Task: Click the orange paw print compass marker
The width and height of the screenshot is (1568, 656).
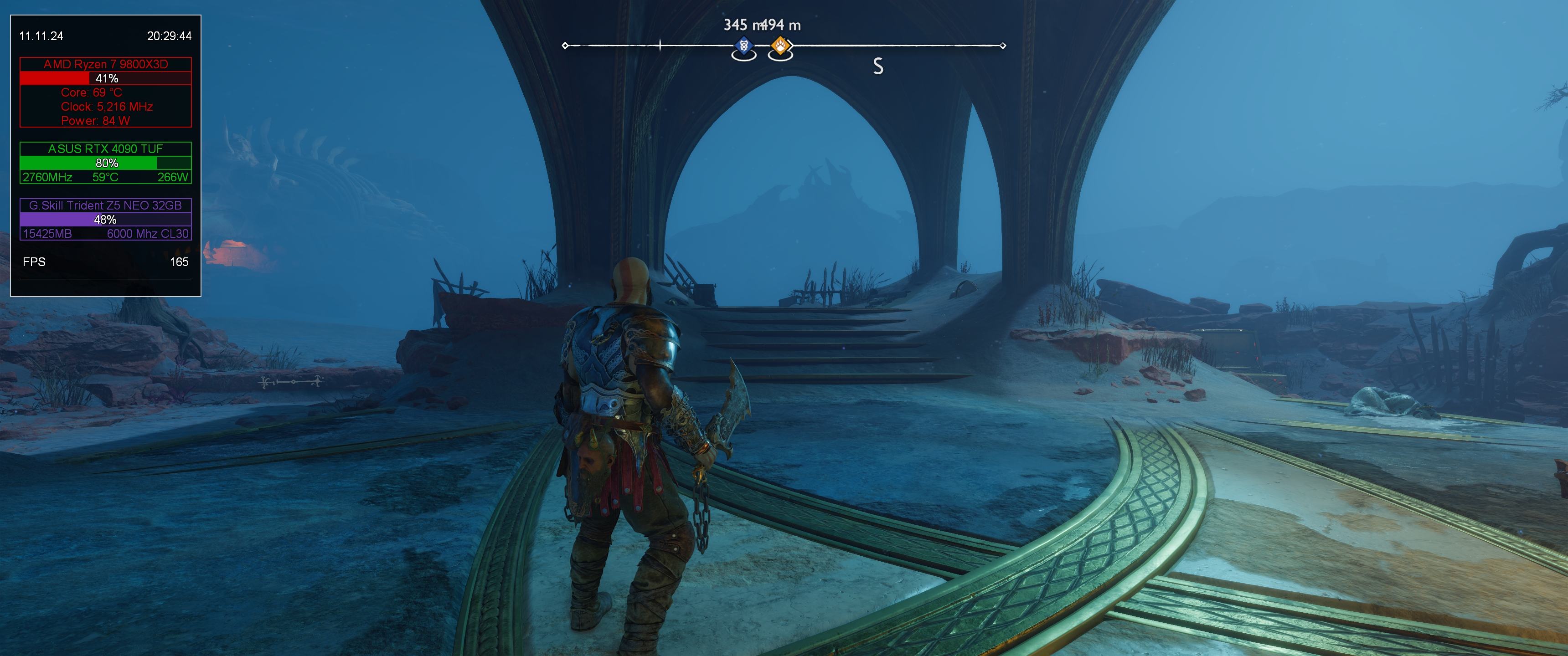Action: coord(780,46)
